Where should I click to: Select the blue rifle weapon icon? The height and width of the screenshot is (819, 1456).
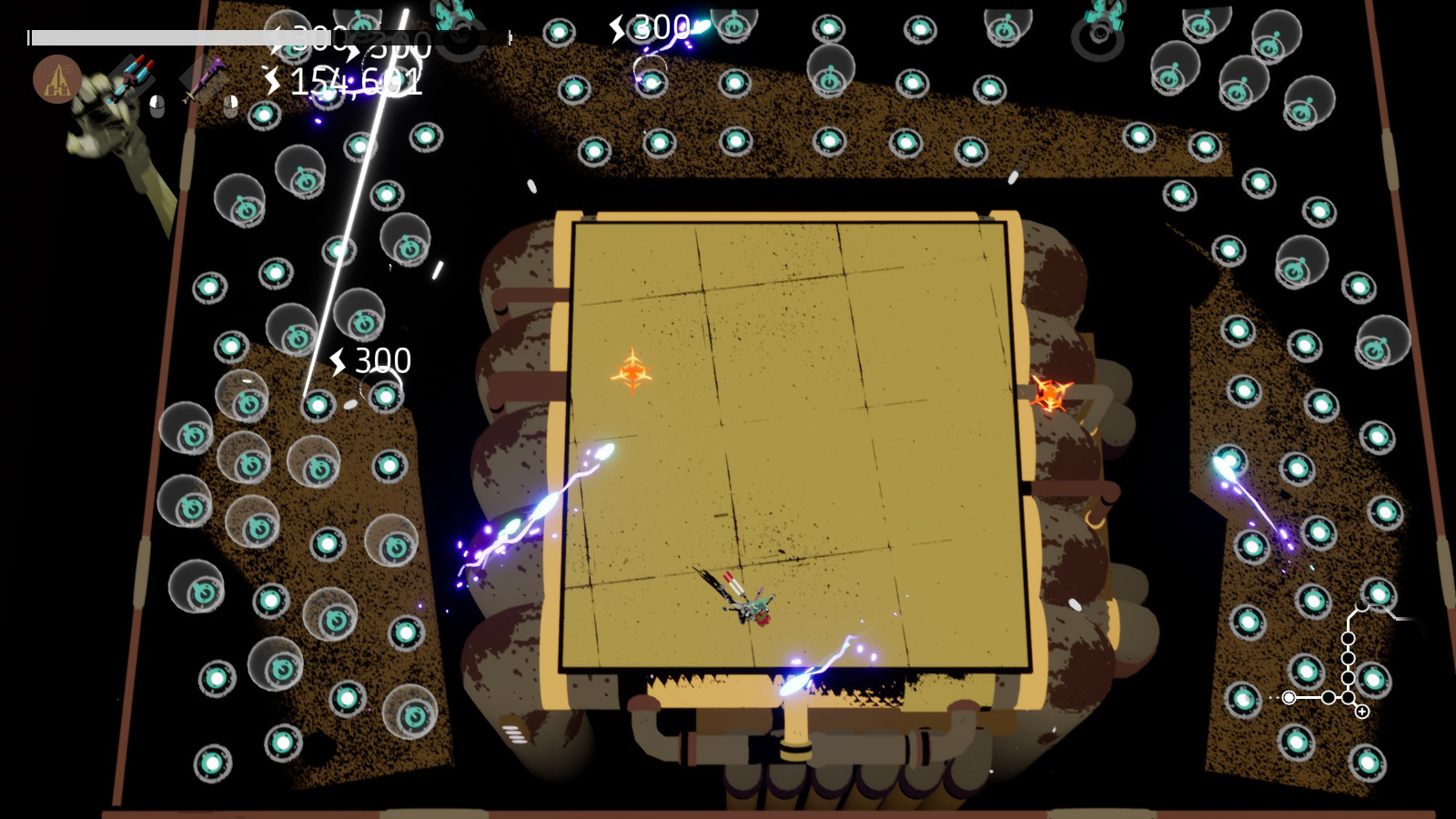pyautogui.click(x=132, y=80)
